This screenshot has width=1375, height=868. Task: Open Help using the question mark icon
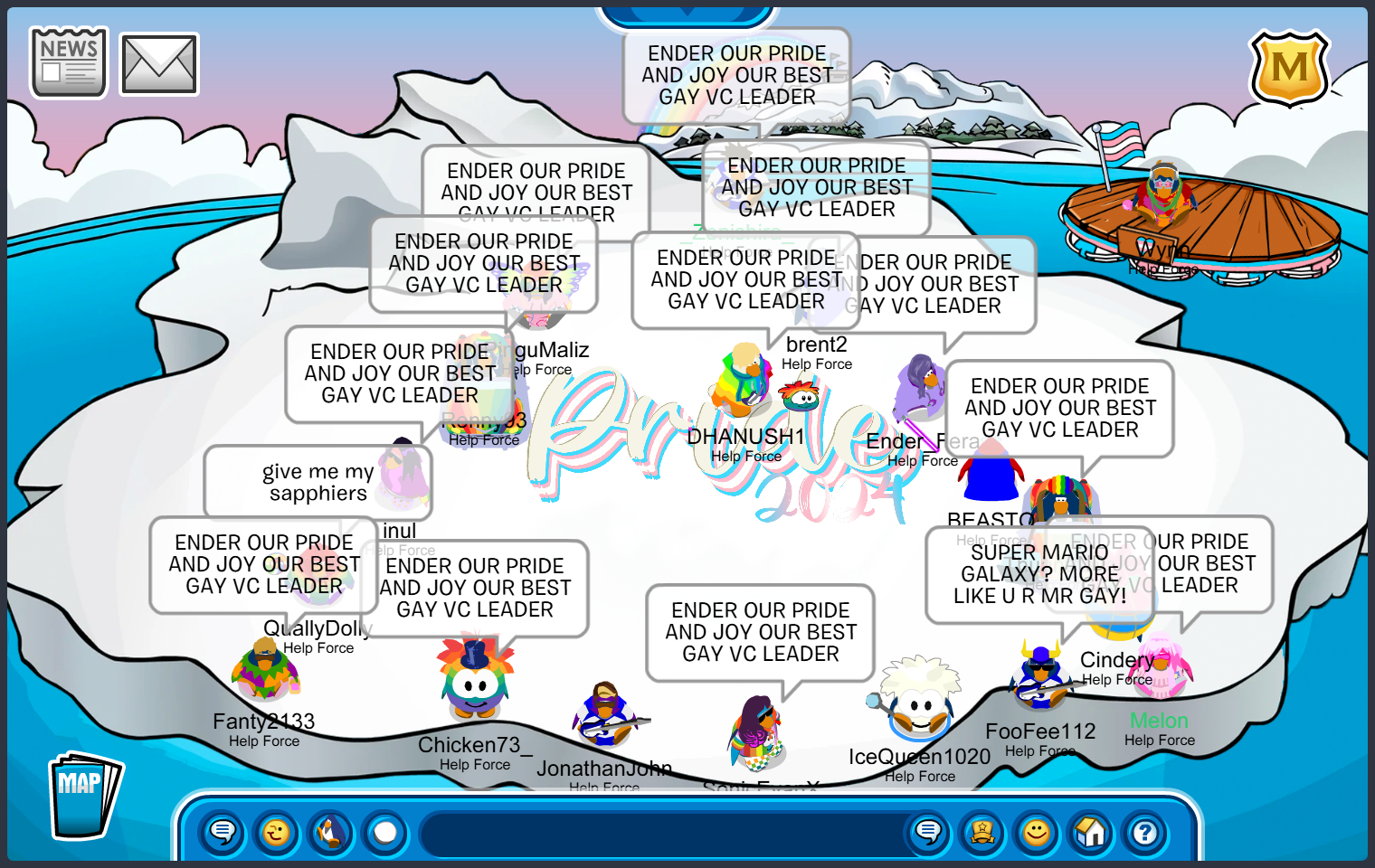[1144, 833]
